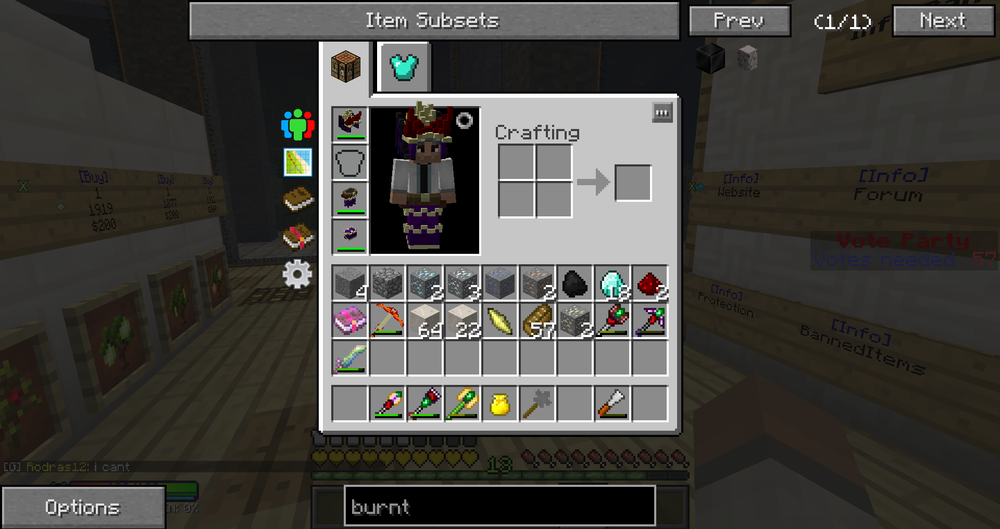Select the helmet armor slot
The width and height of the screenshot is (1000, 529).
(x=351, y=125)
